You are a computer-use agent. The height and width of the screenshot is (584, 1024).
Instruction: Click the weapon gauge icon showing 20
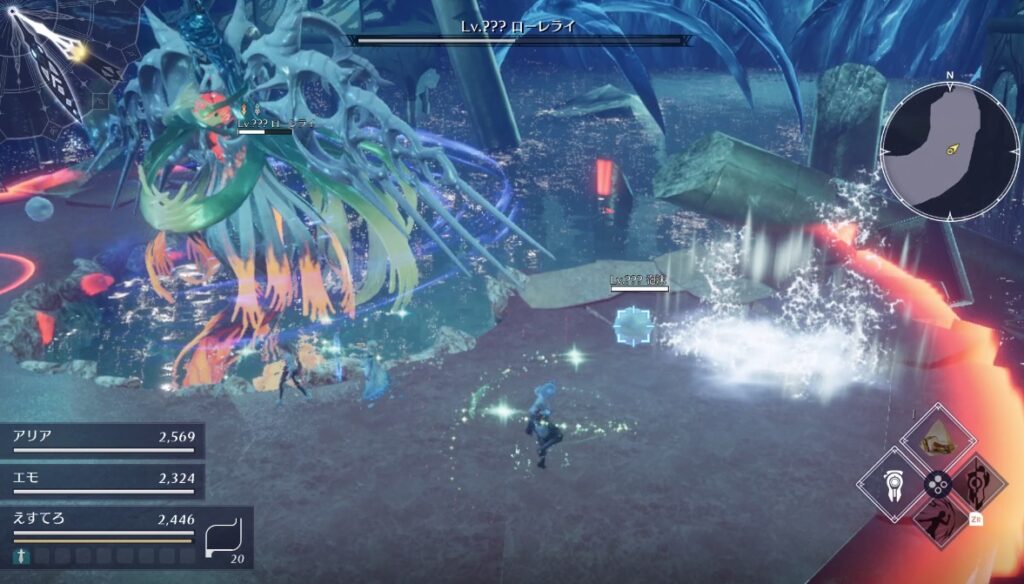pos(225,538)
